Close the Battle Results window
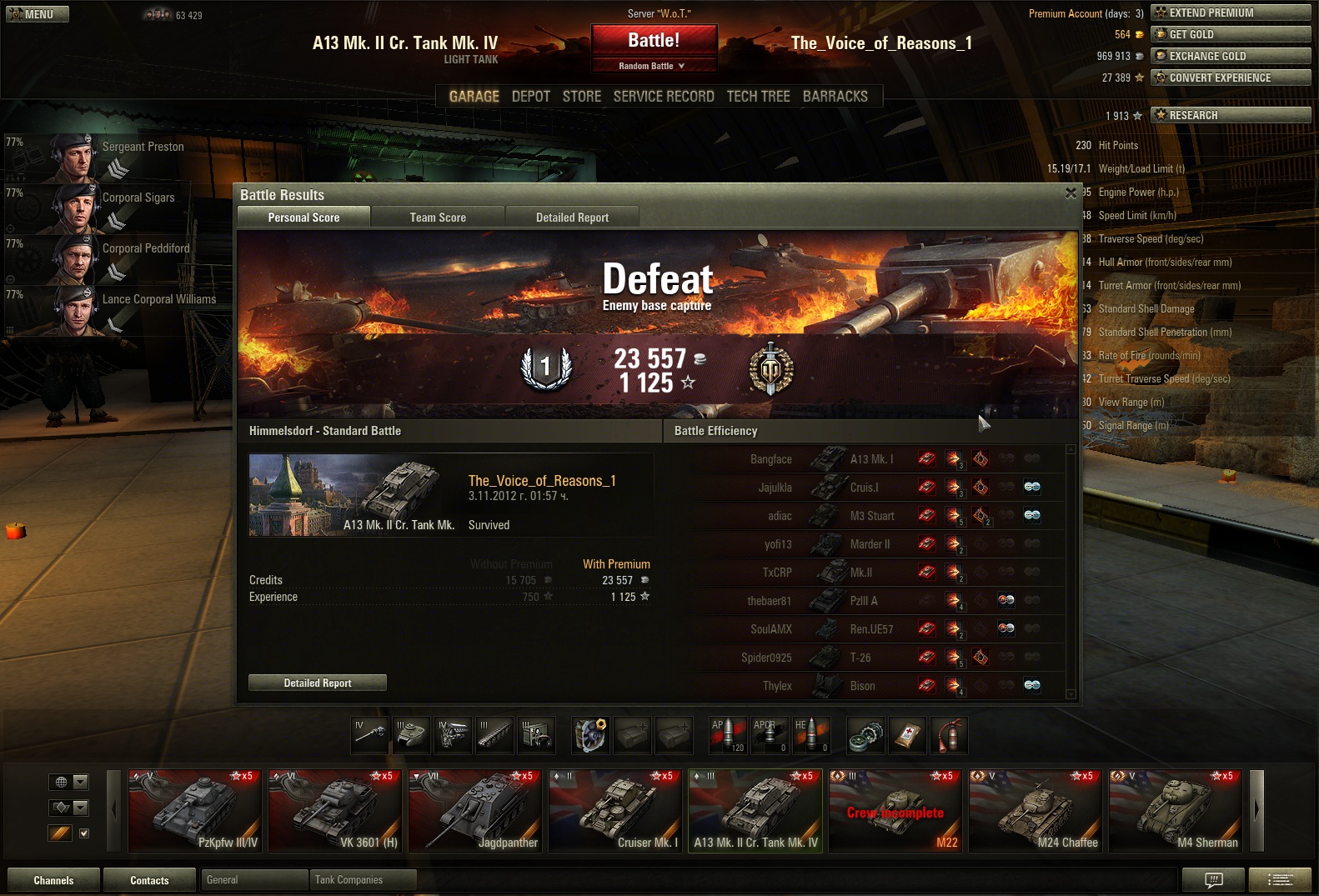This screenshot has width=1319, height=896. pyautogui.click(x=1071, y=193)
